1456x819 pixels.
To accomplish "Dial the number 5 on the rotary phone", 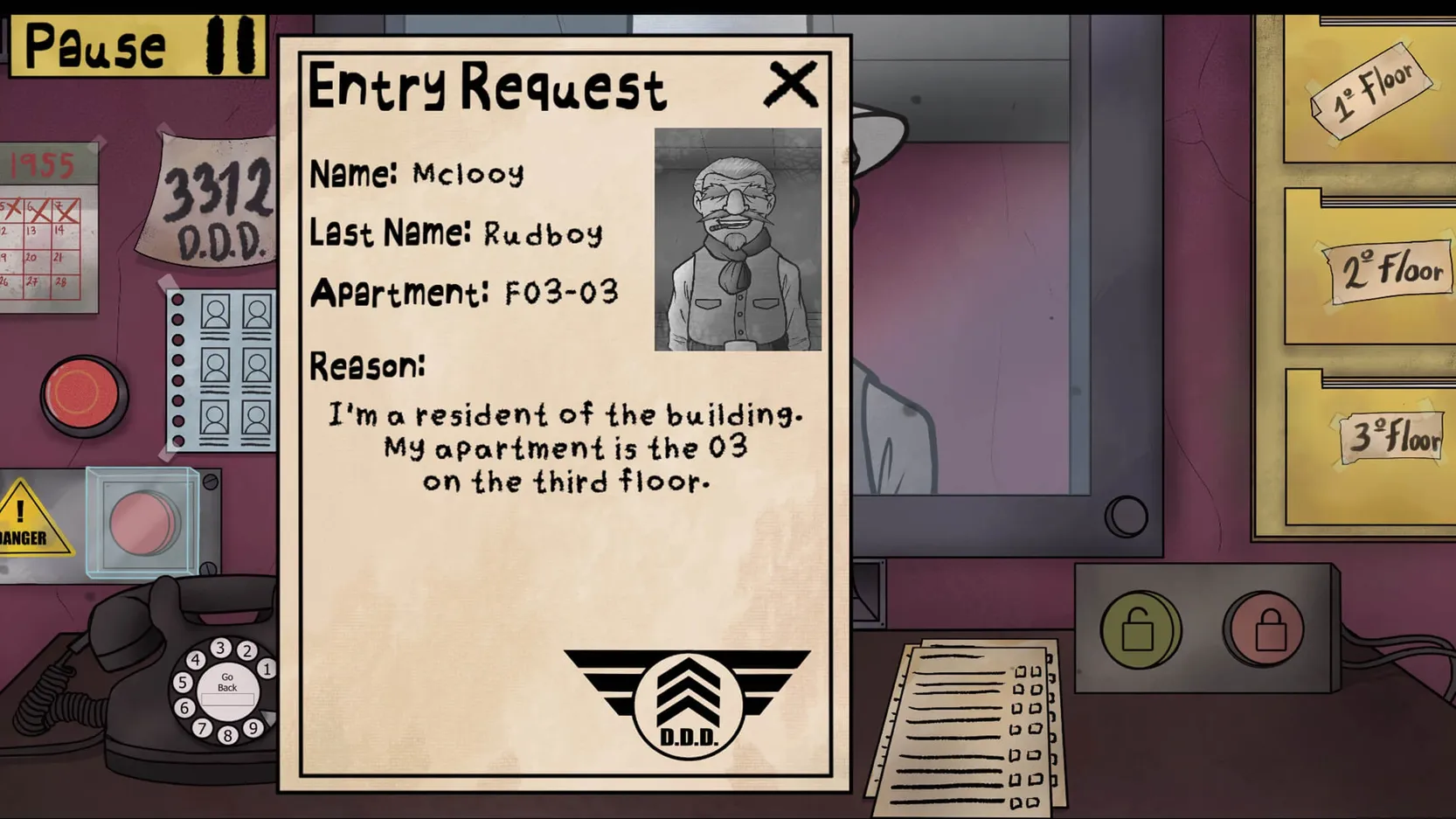I will coord(183,684).
